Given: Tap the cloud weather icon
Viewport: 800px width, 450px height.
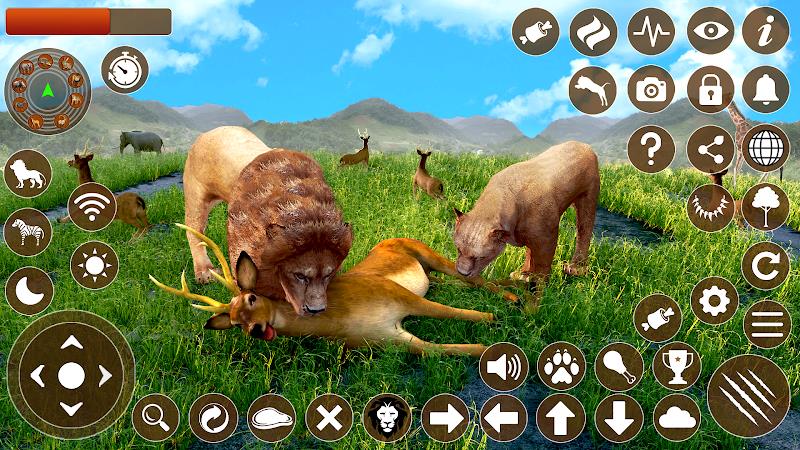Looking at the screenshot, I should click(x=677, y=417).
